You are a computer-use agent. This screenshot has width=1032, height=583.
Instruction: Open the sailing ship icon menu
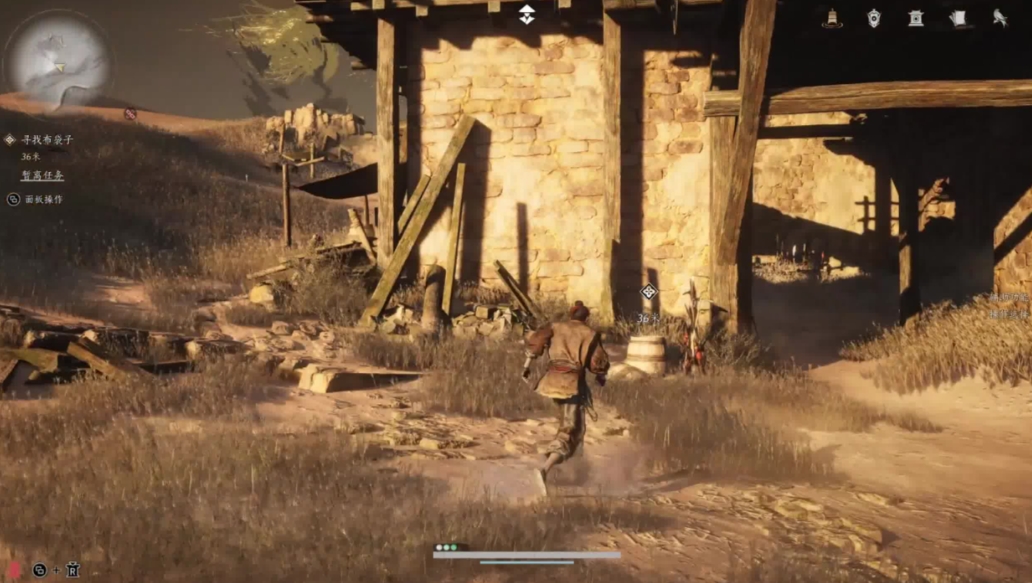(831, 17)
